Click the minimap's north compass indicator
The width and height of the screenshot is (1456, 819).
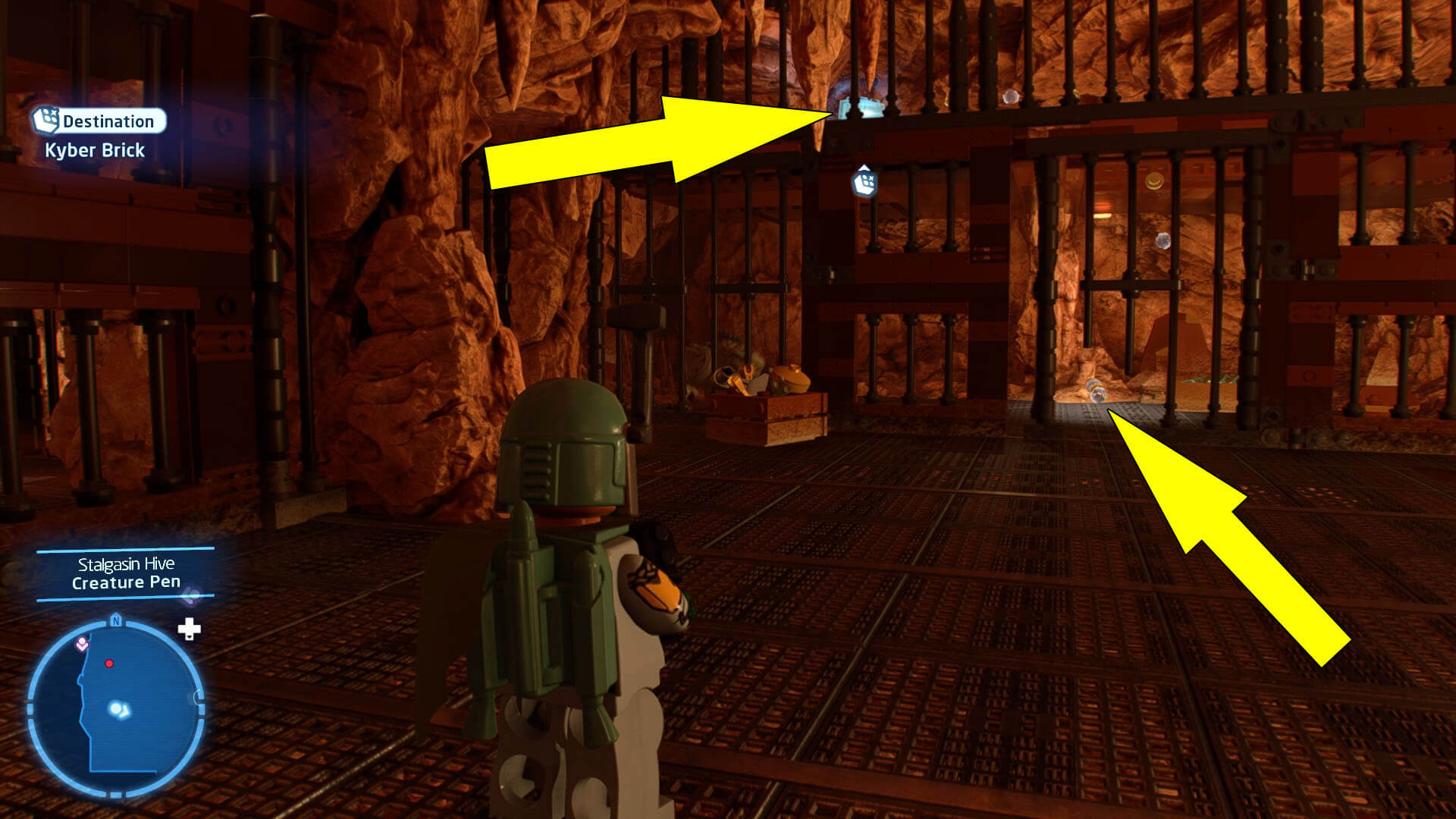pyautogui.click(x=116, y=620)
